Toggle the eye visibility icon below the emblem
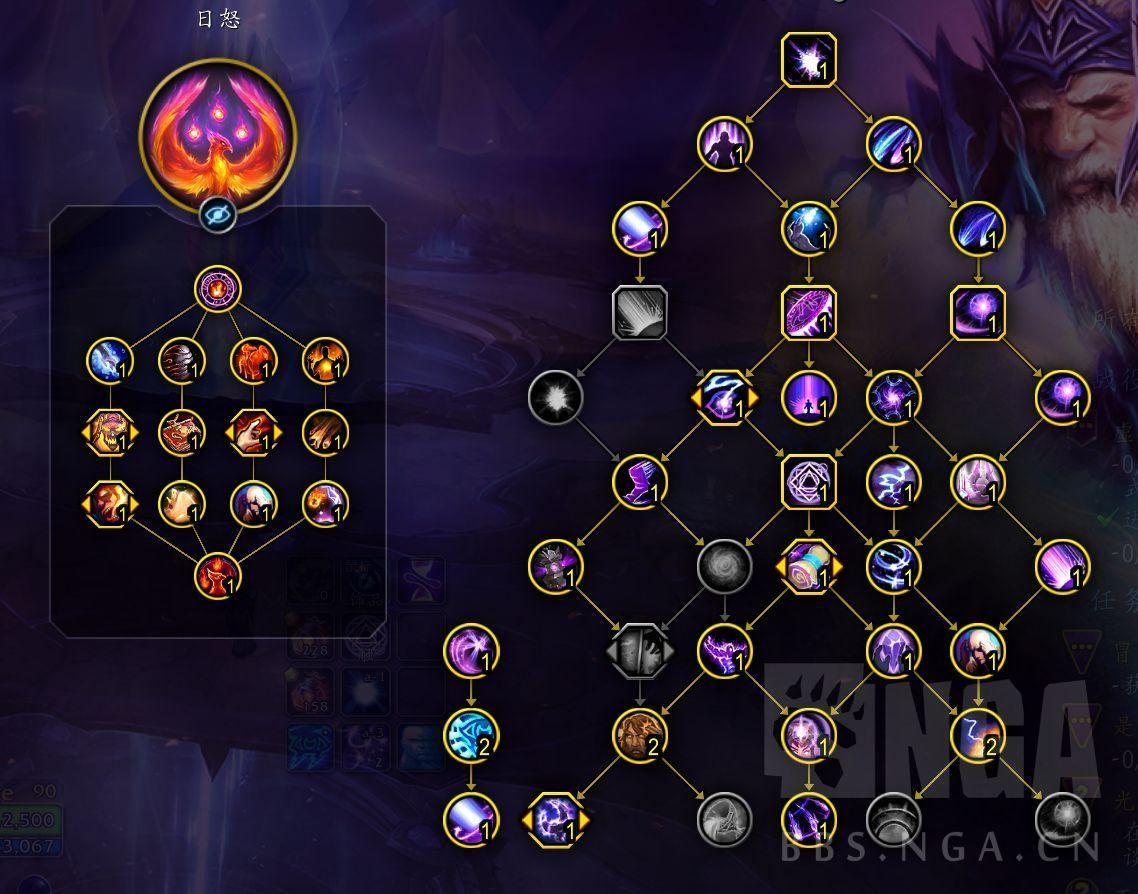This screenshot has height=894, width=1138. coord(217,213)
